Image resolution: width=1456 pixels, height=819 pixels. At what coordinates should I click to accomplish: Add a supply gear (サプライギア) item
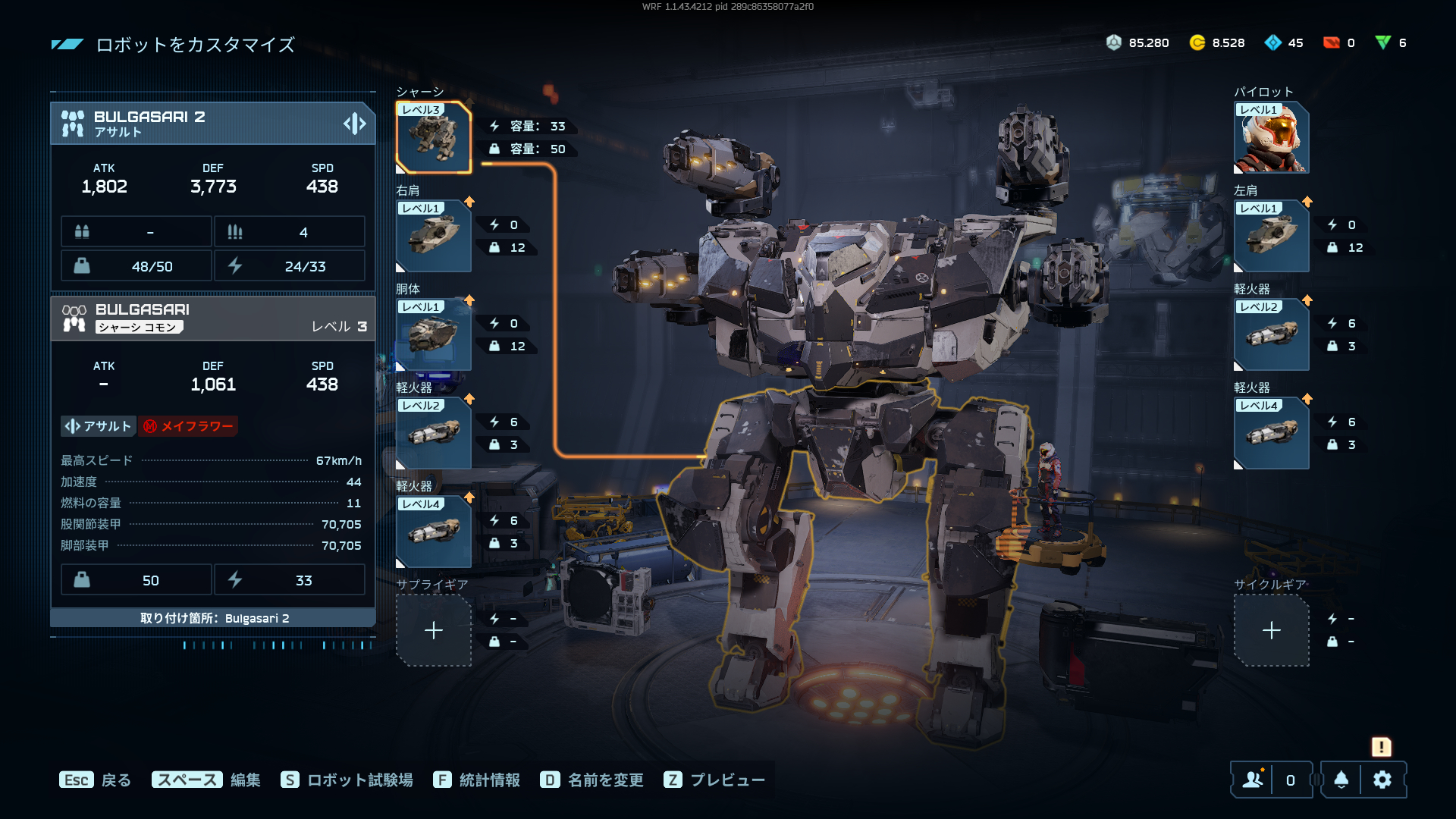(x=434, y=630)
